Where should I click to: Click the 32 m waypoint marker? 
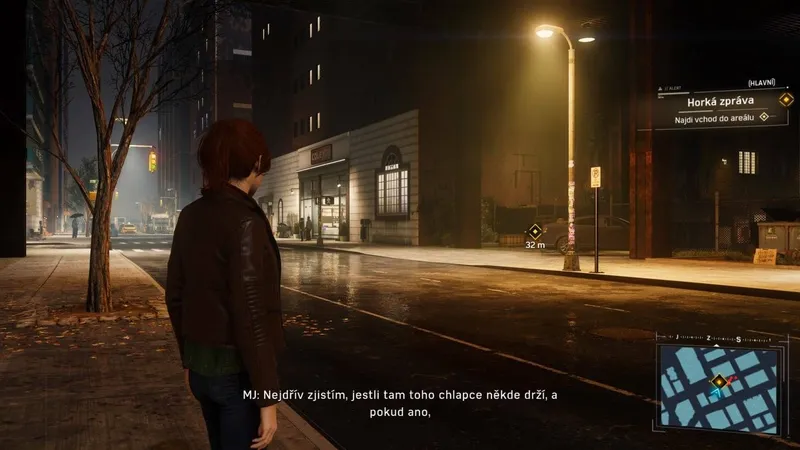coord(535,231)
